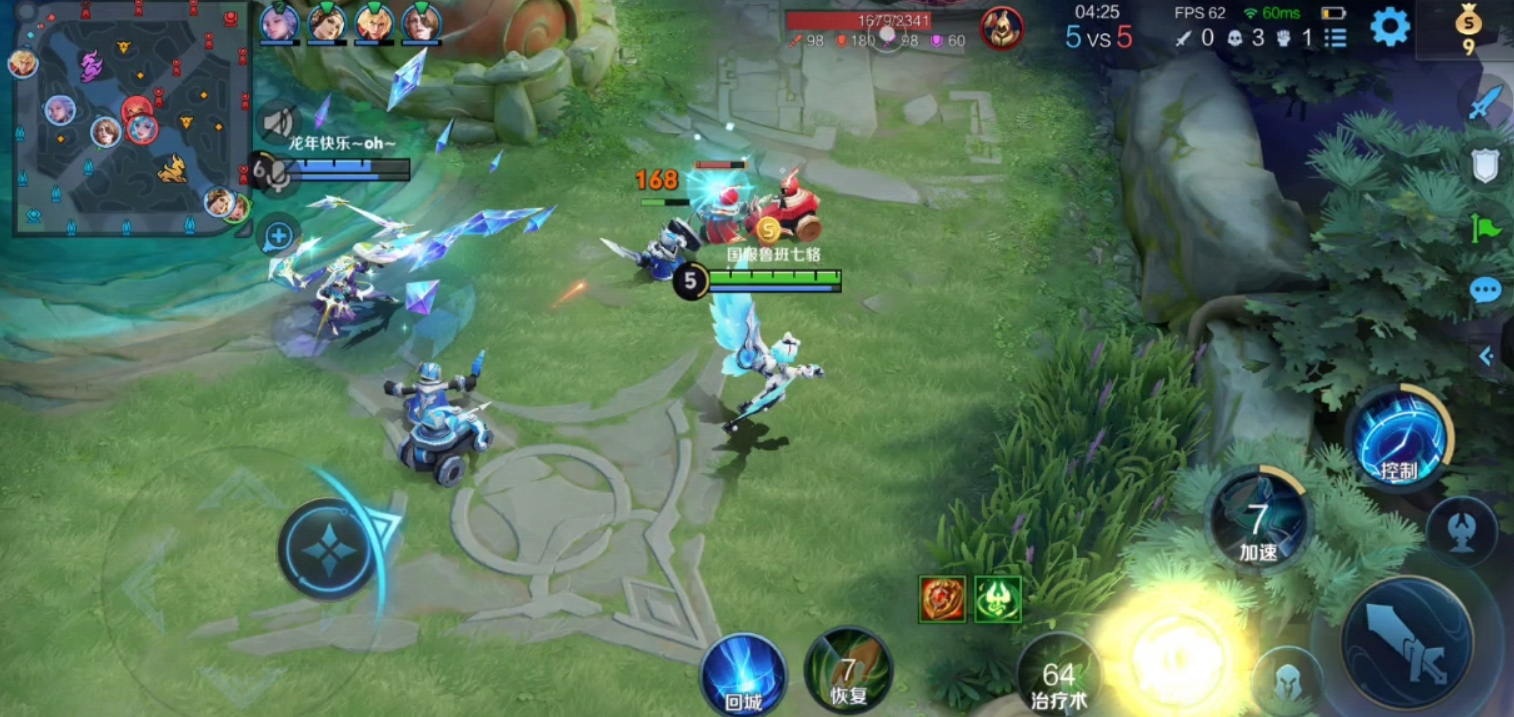The height and width of the screenshot is (717, 1514).
Task: Tap the 加速 speed-up skill
Action: pos(1258,520)
